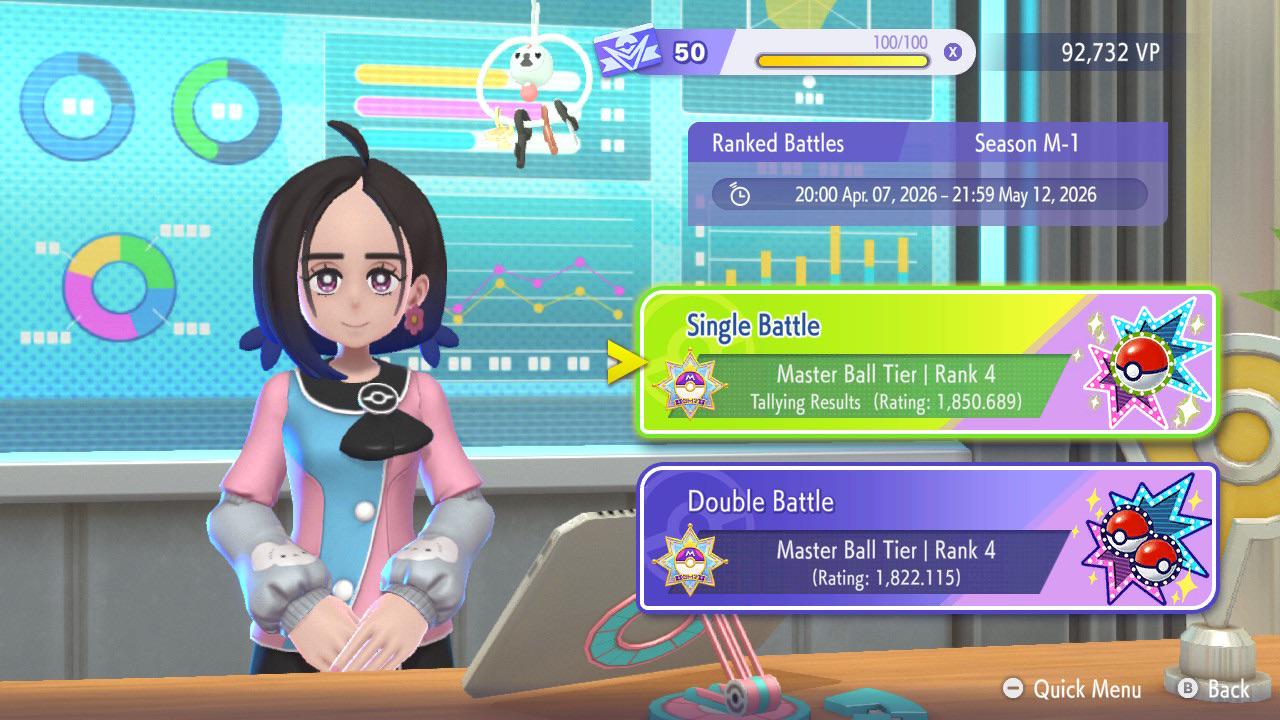Choose the Double Battle ranked option
This screenshot has width=1280, height=720.
click(x=927, y=538)
